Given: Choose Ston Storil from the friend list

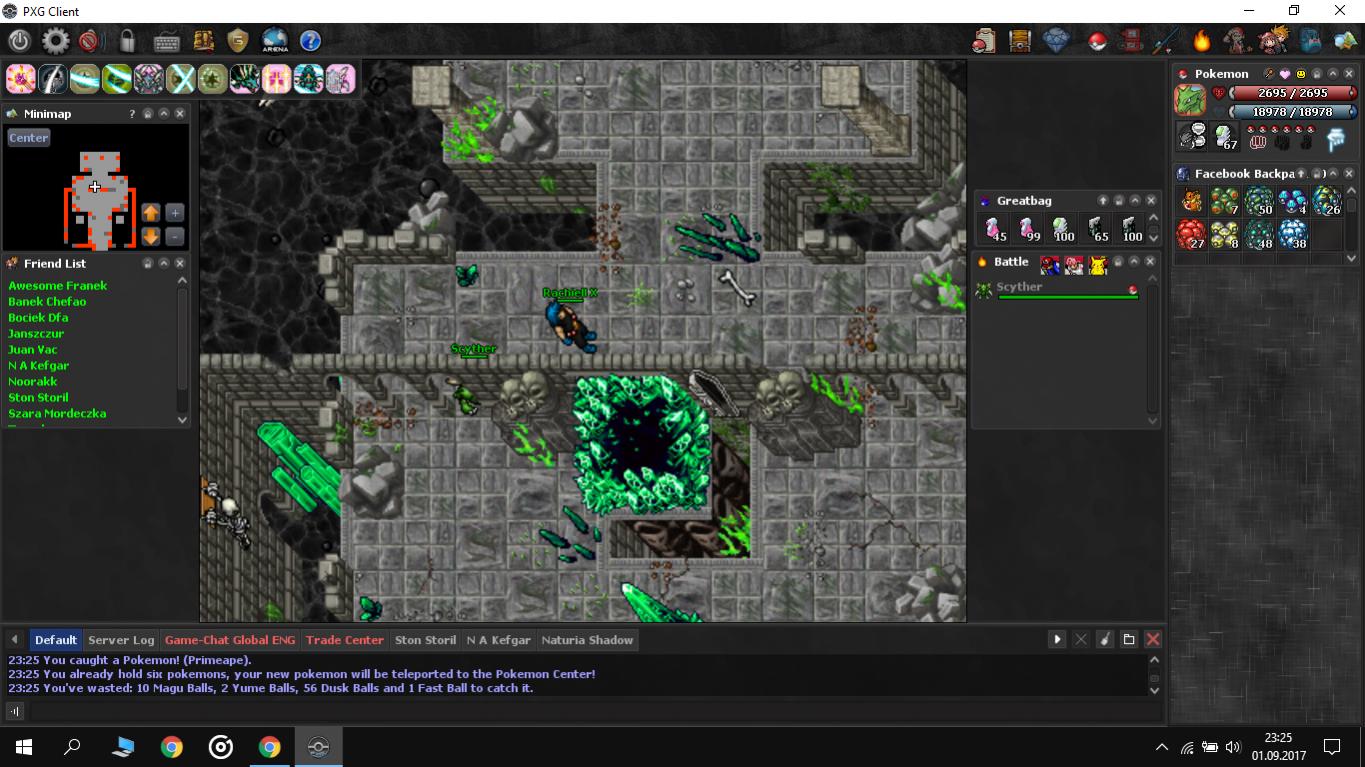Looking at the screenshot, I should click(x=38, y=398).
